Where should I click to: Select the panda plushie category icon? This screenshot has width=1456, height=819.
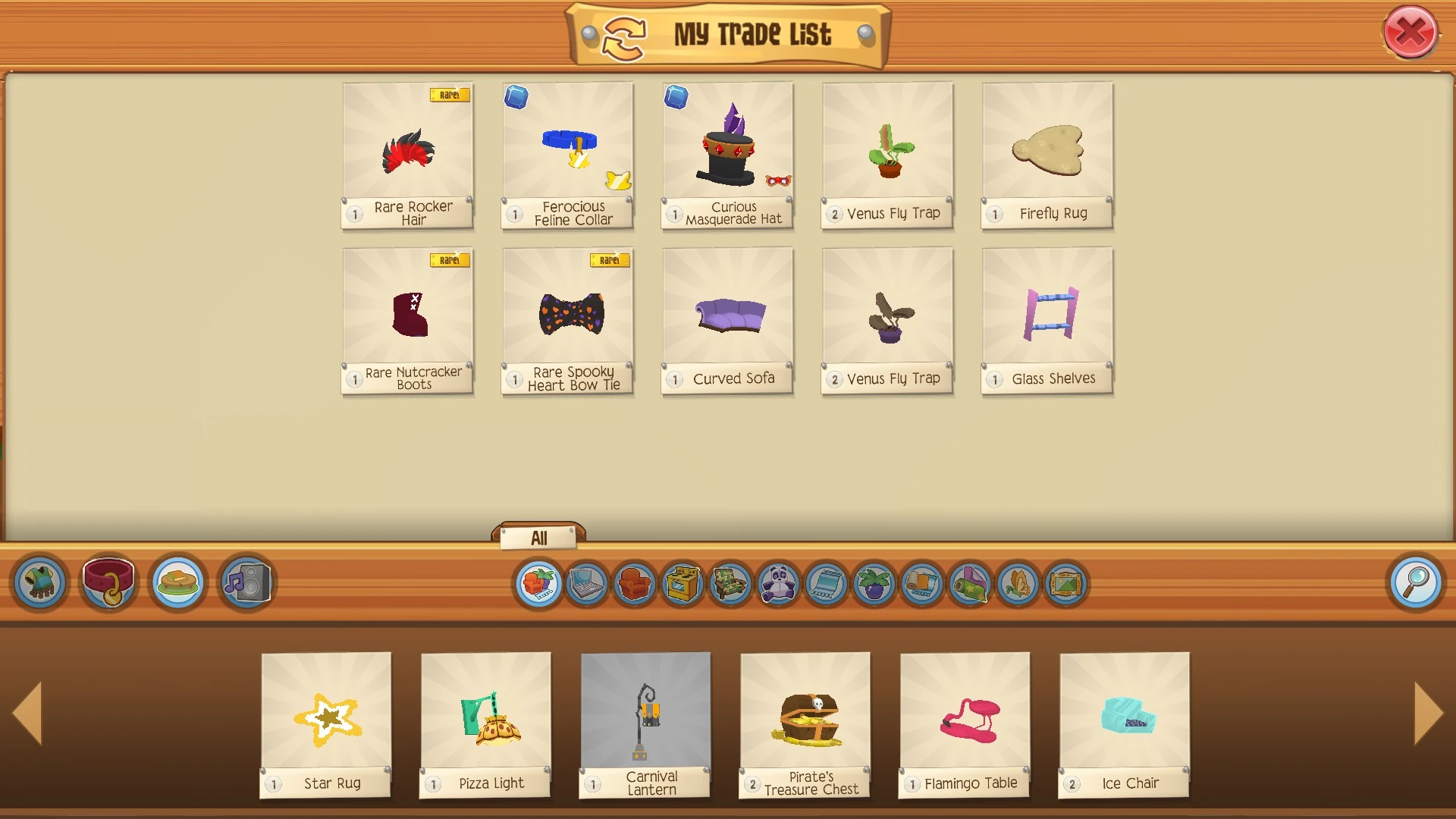point(779,583)
